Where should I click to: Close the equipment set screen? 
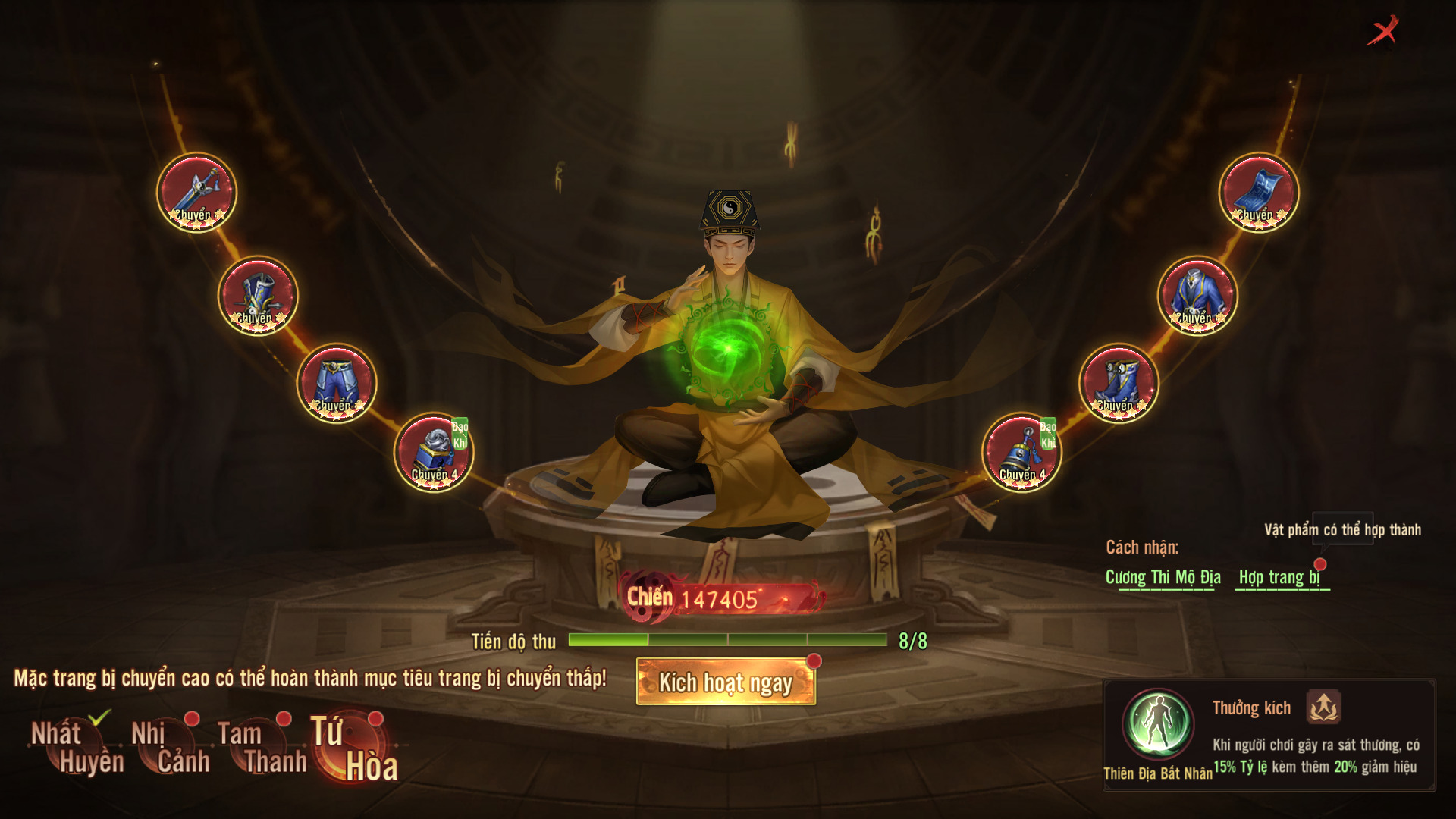click(1383, 31)
